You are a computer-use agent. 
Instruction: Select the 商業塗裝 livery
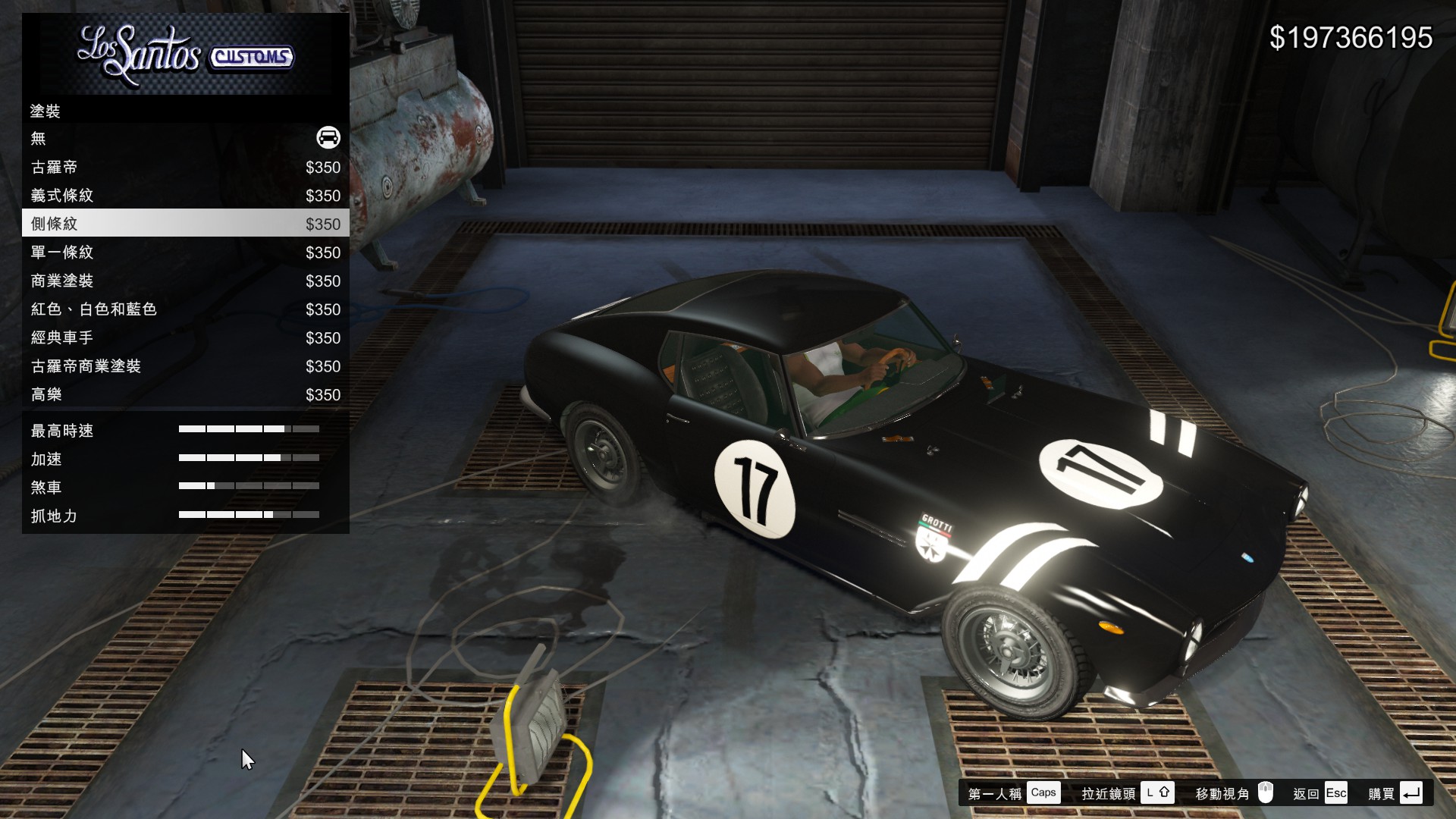click(x=185, y=281)
